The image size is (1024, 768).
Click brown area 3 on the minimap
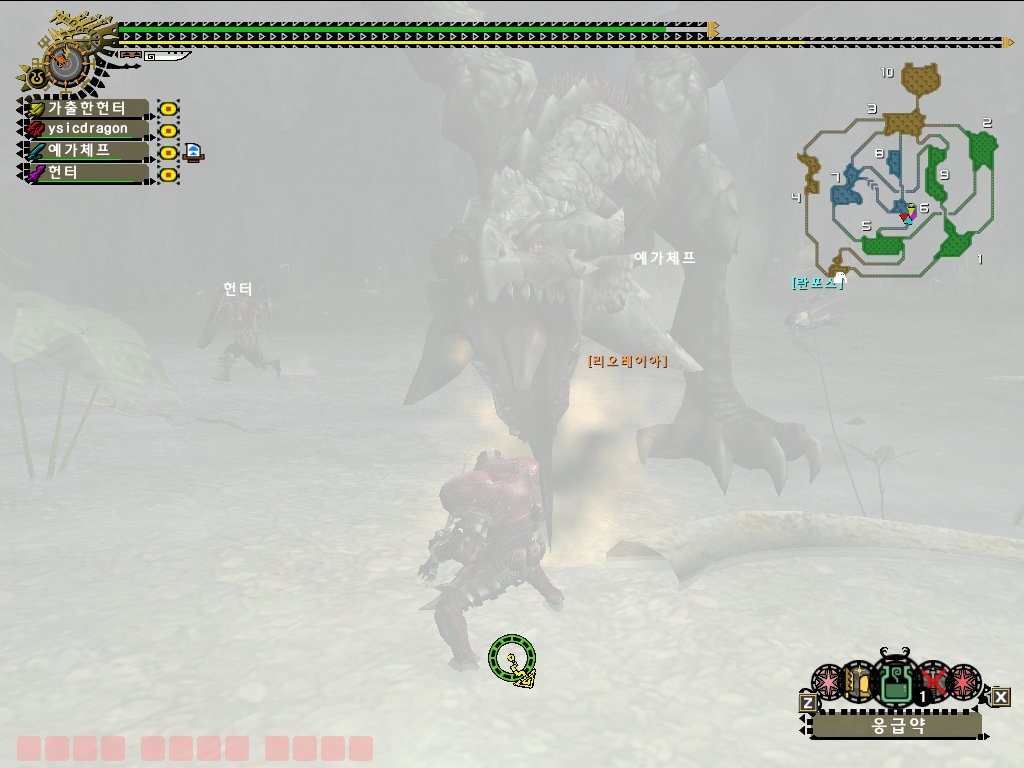(903, 122)
